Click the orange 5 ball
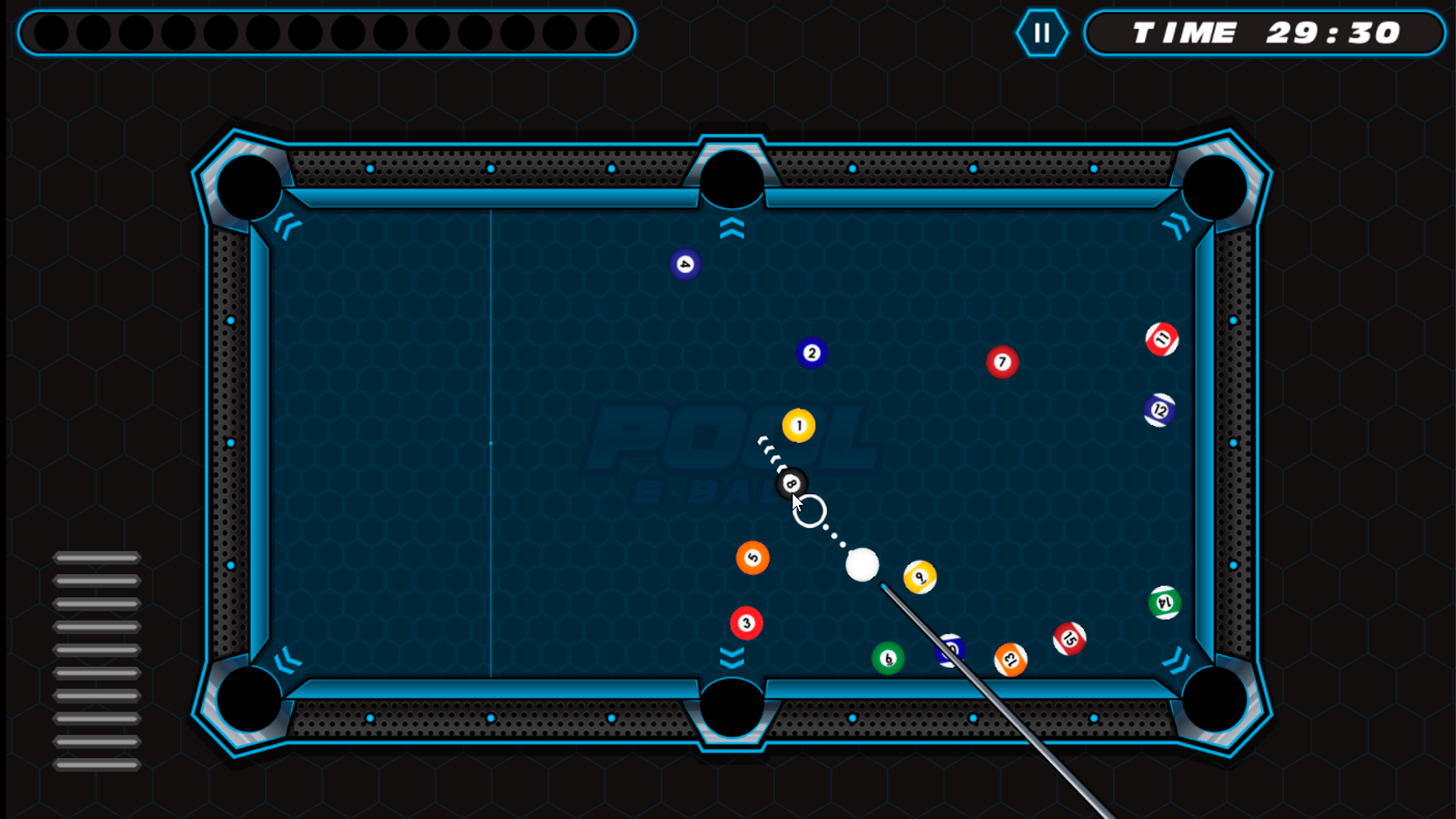Viewport: 1456px width, 819px height. [751, 556]
